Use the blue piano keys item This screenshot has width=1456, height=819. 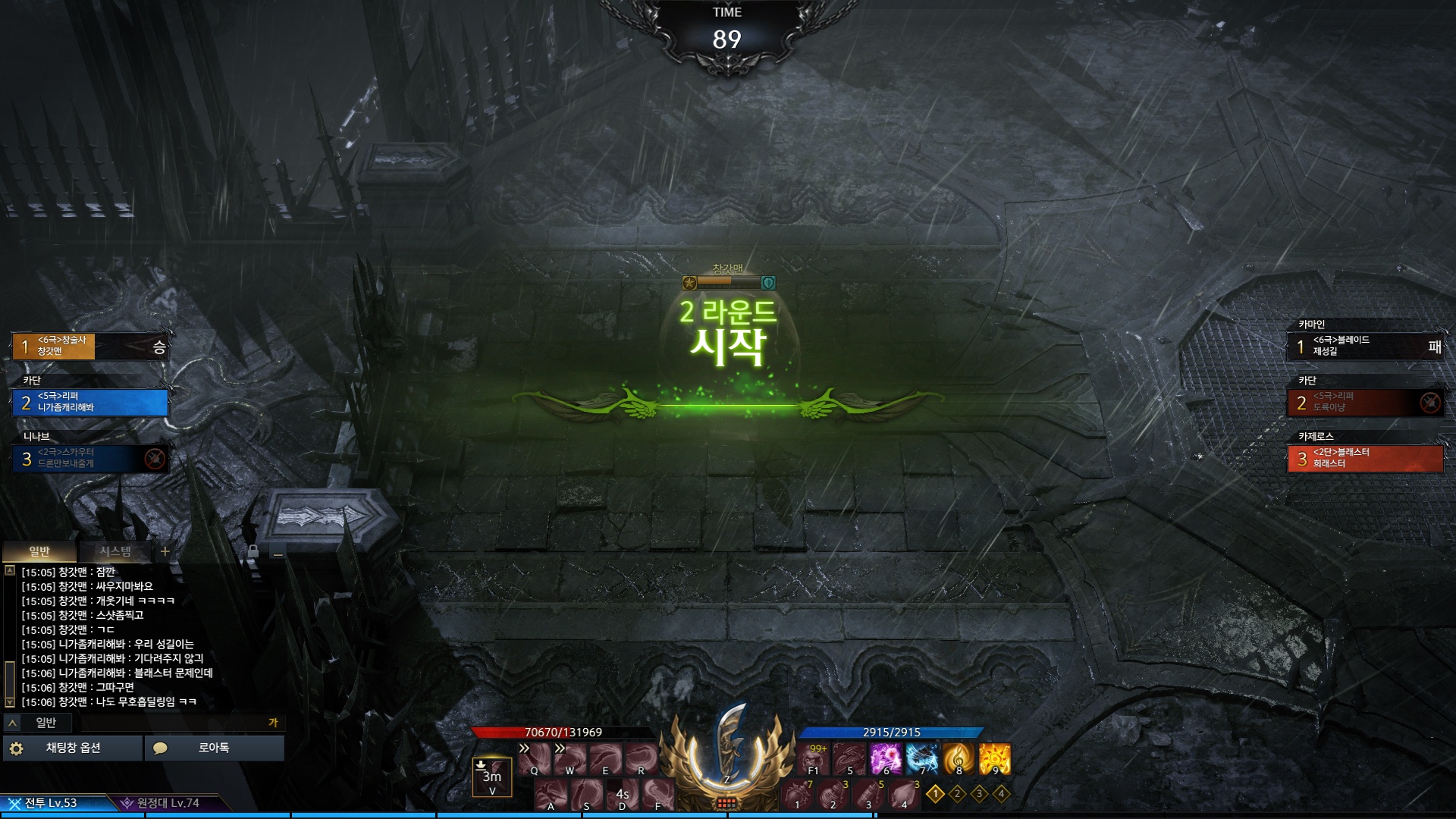pyautogui.click(x=922, y=758)
